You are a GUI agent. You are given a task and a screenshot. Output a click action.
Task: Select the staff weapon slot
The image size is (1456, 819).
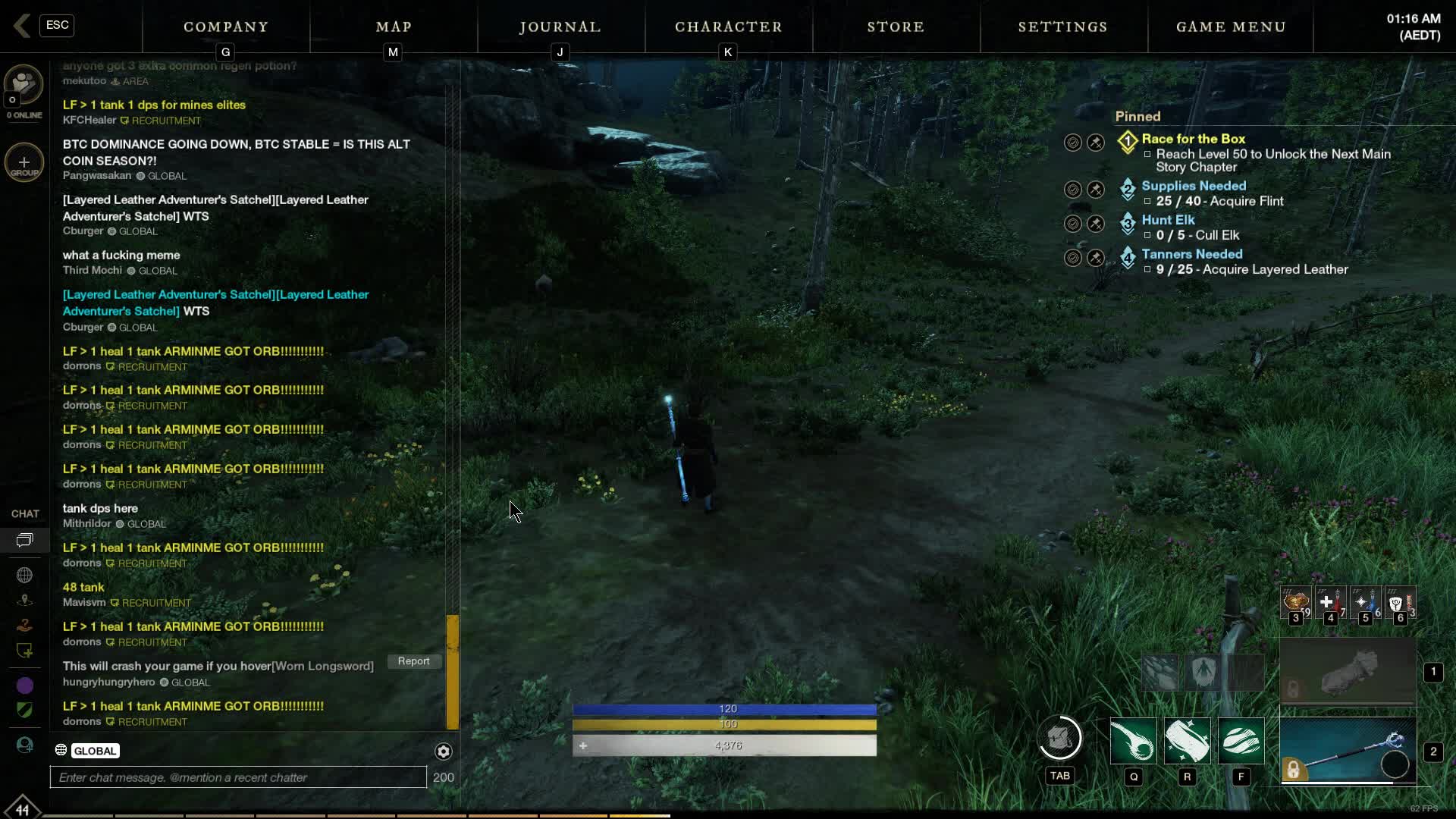pos(1348,751)
